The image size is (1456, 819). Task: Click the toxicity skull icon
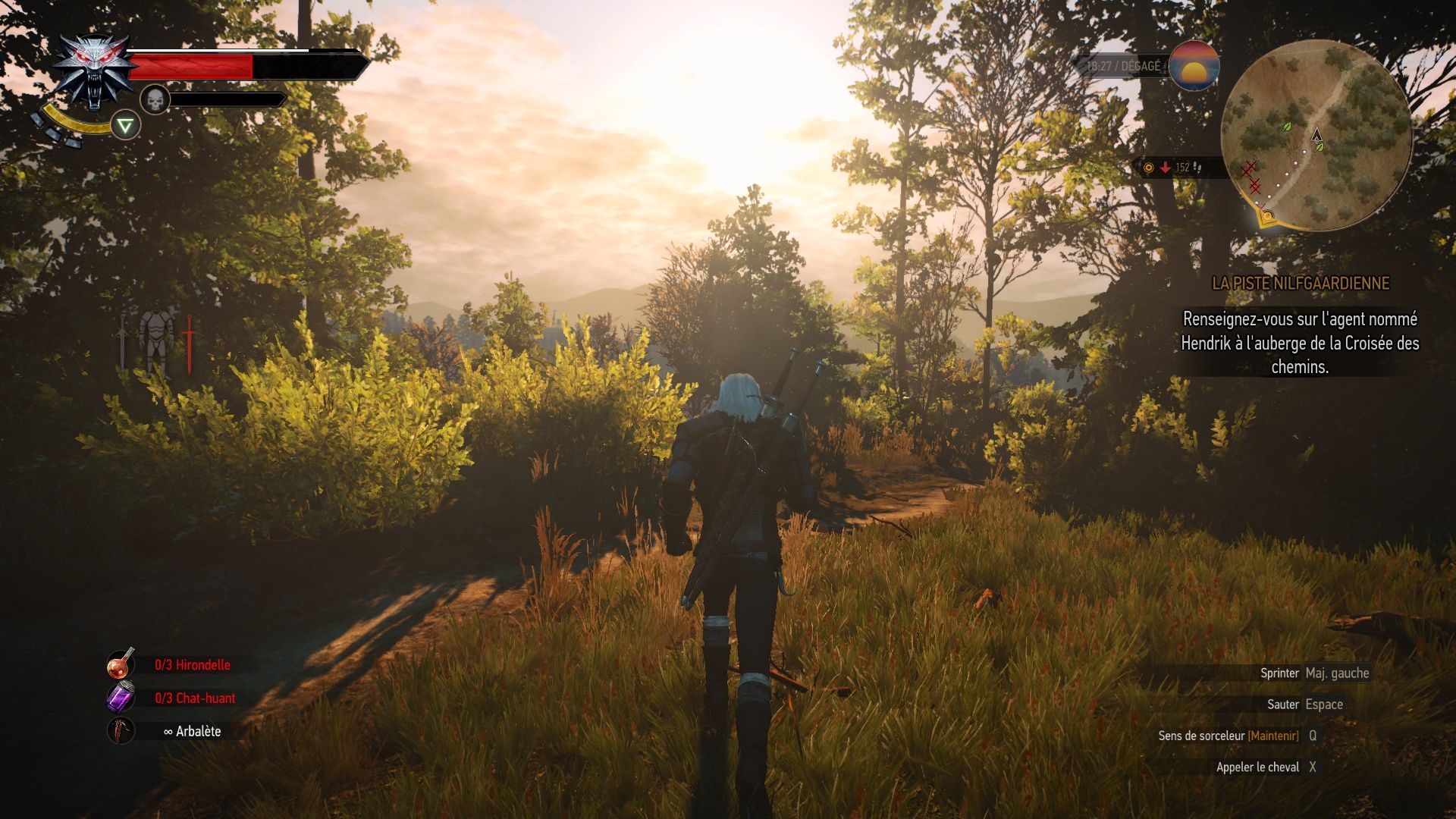tap(155, 99)
